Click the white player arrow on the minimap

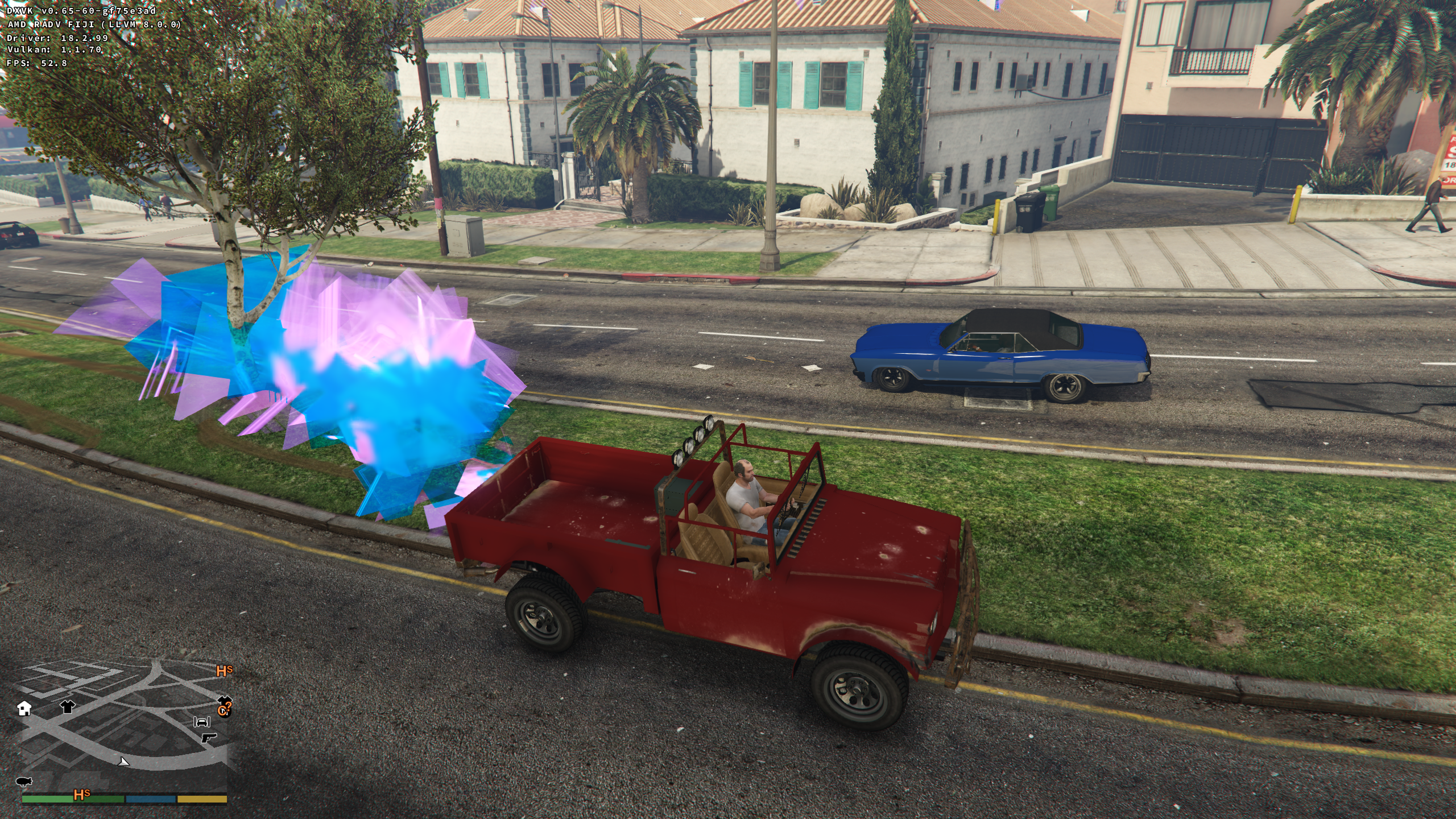click(123, 762)
